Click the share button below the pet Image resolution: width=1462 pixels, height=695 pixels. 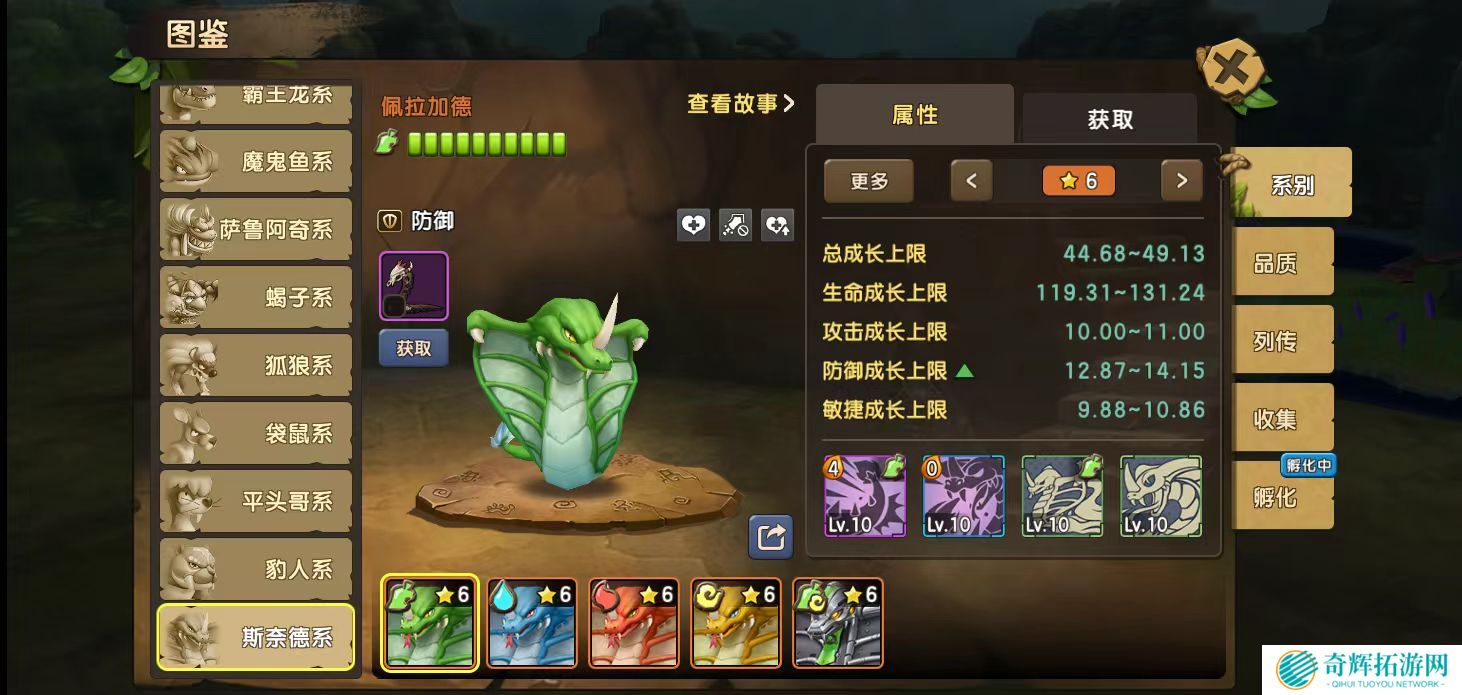(770, 537)
